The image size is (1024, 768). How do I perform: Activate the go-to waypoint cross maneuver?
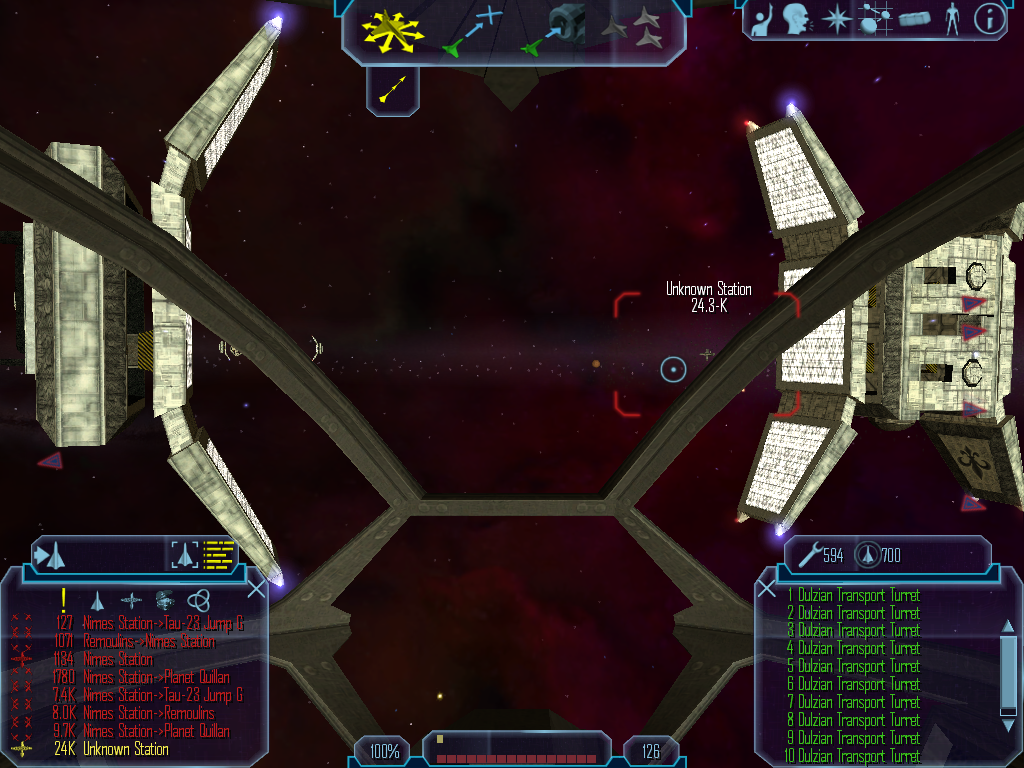click(472, 30)
